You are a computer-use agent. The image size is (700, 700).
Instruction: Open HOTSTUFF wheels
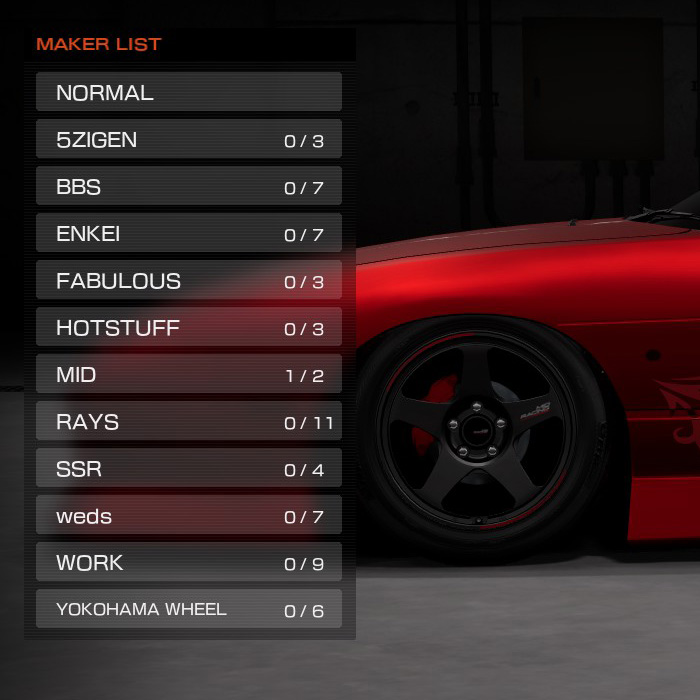[188, 327]
